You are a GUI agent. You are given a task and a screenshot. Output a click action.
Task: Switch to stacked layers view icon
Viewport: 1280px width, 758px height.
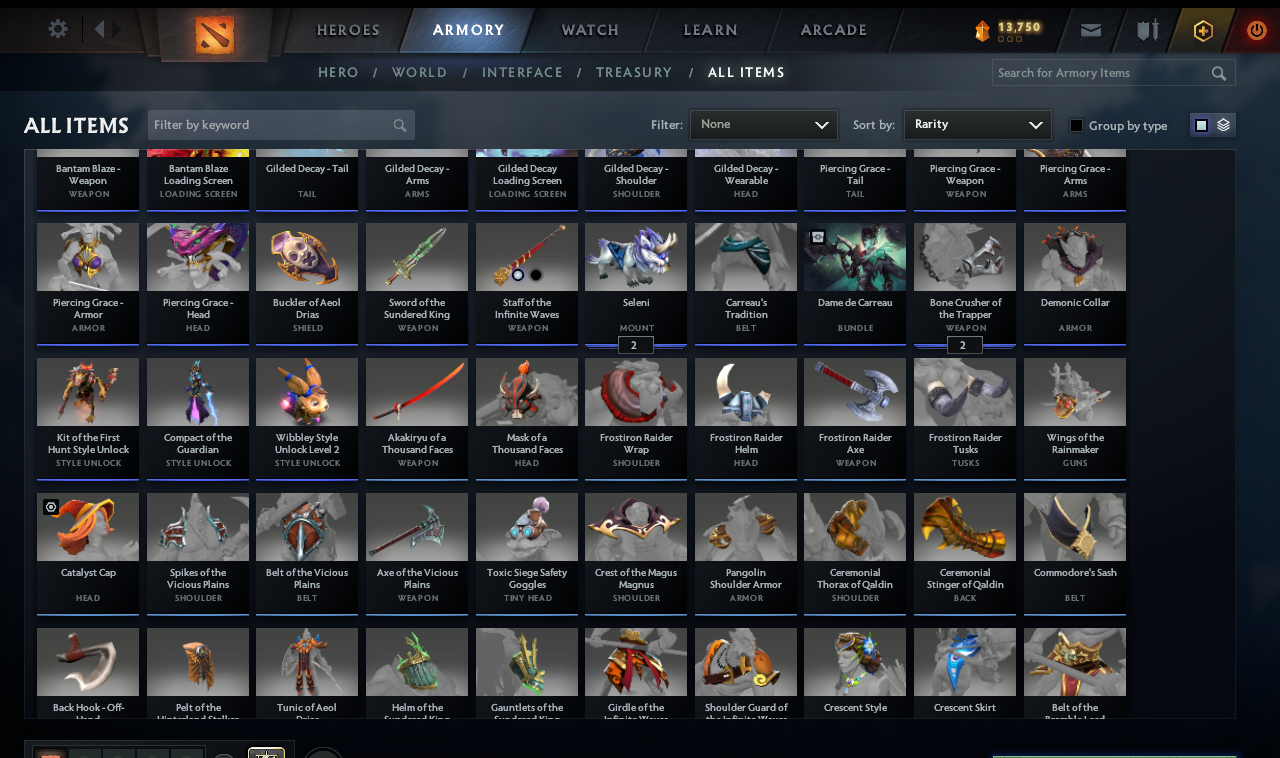tap(1222, 125)
